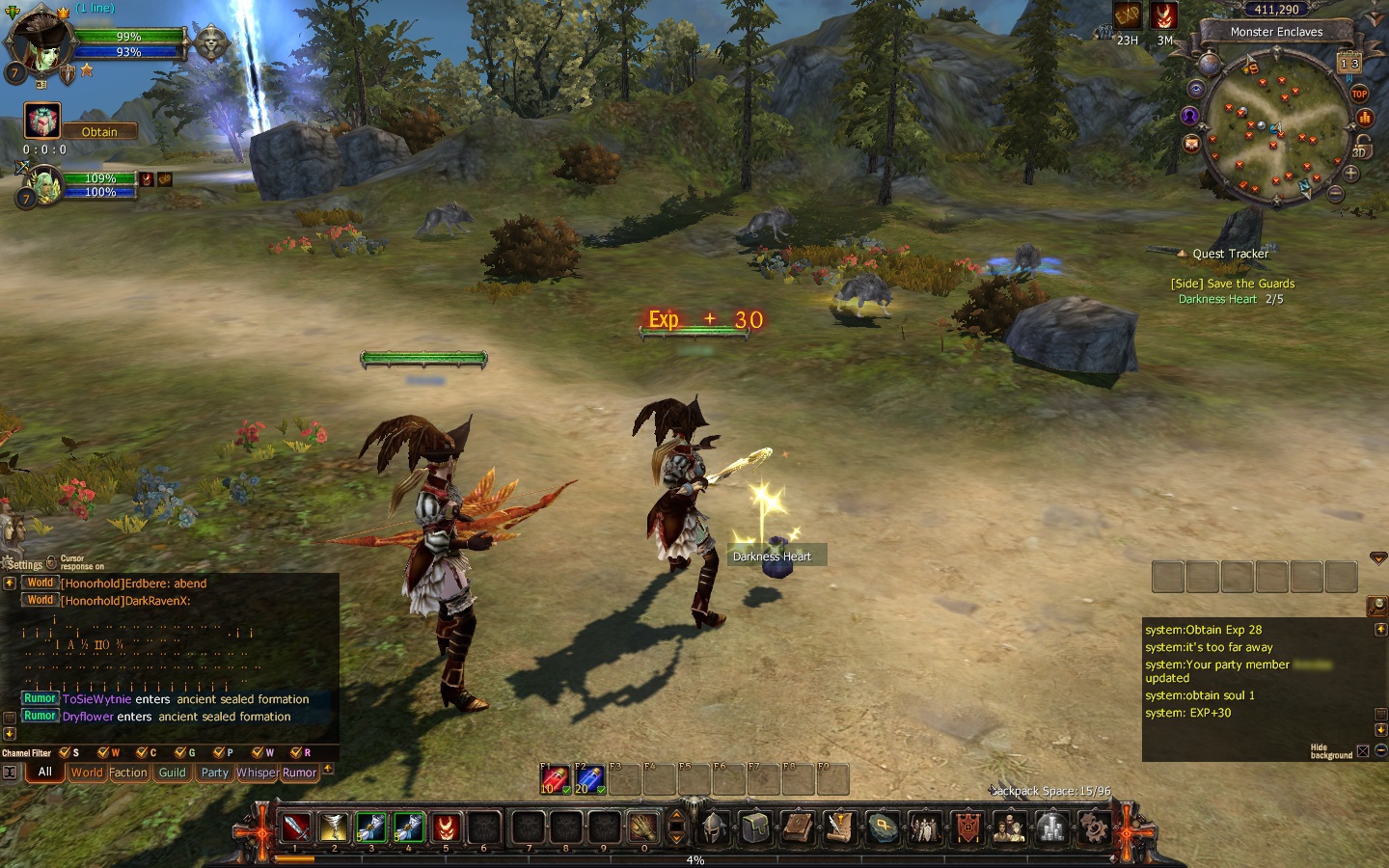Viewport: 1389px width, 868px height.
Task: Toggle the Rumor channel filter checkbox
Action: [x=296, y=752]
